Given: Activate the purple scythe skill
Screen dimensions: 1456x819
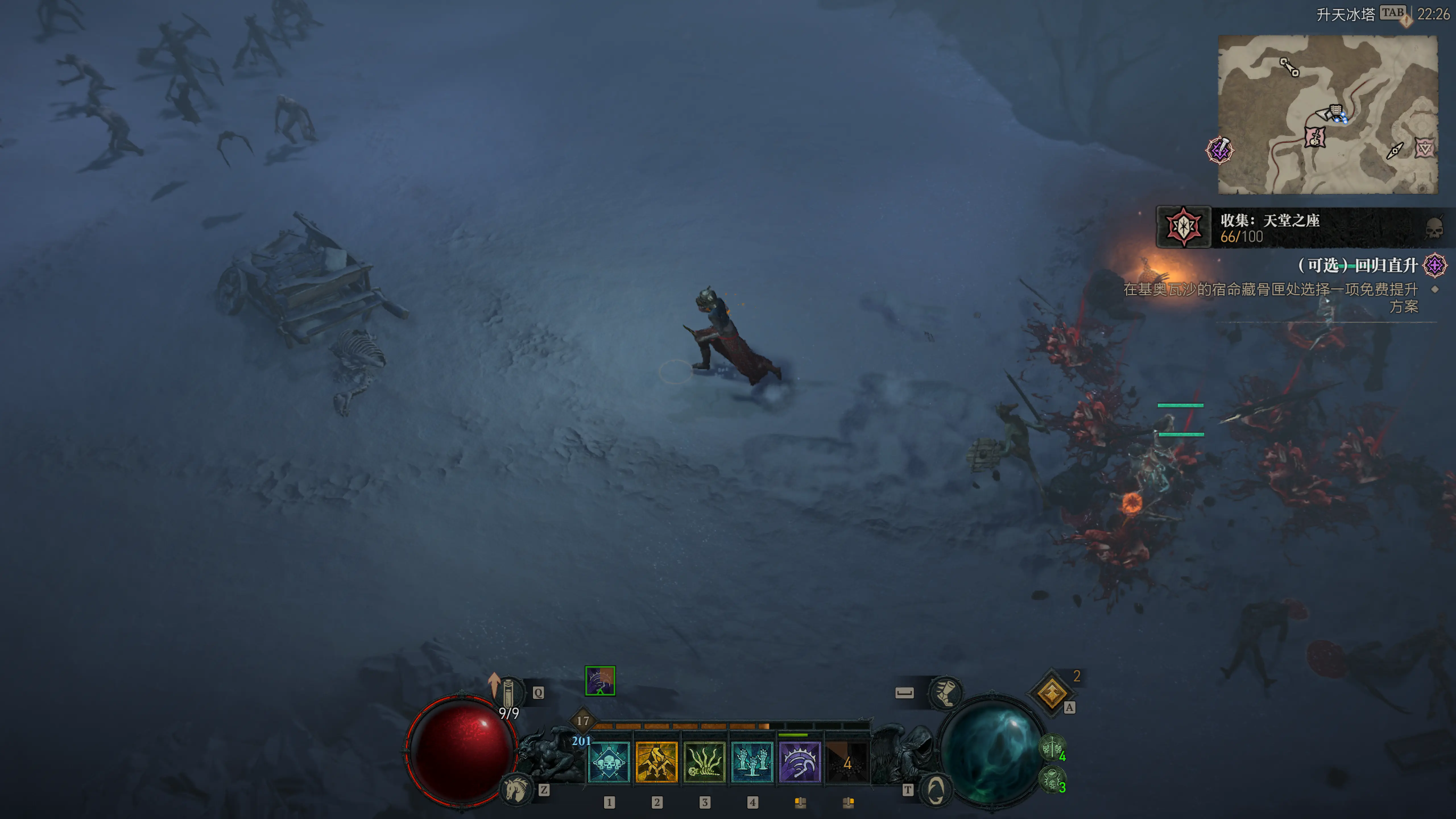Looking at the screenshot, I should pyautogui.click(x=800, y=762).
